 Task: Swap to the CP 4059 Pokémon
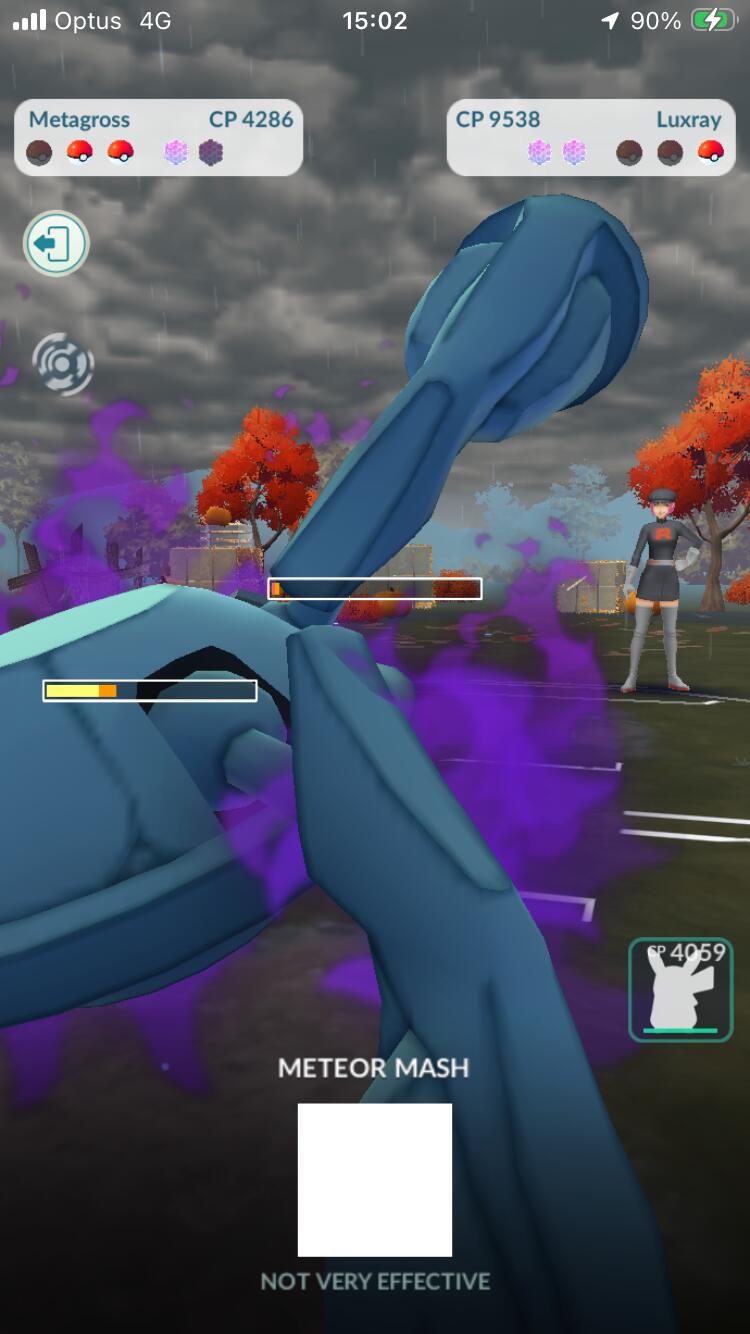681,989
